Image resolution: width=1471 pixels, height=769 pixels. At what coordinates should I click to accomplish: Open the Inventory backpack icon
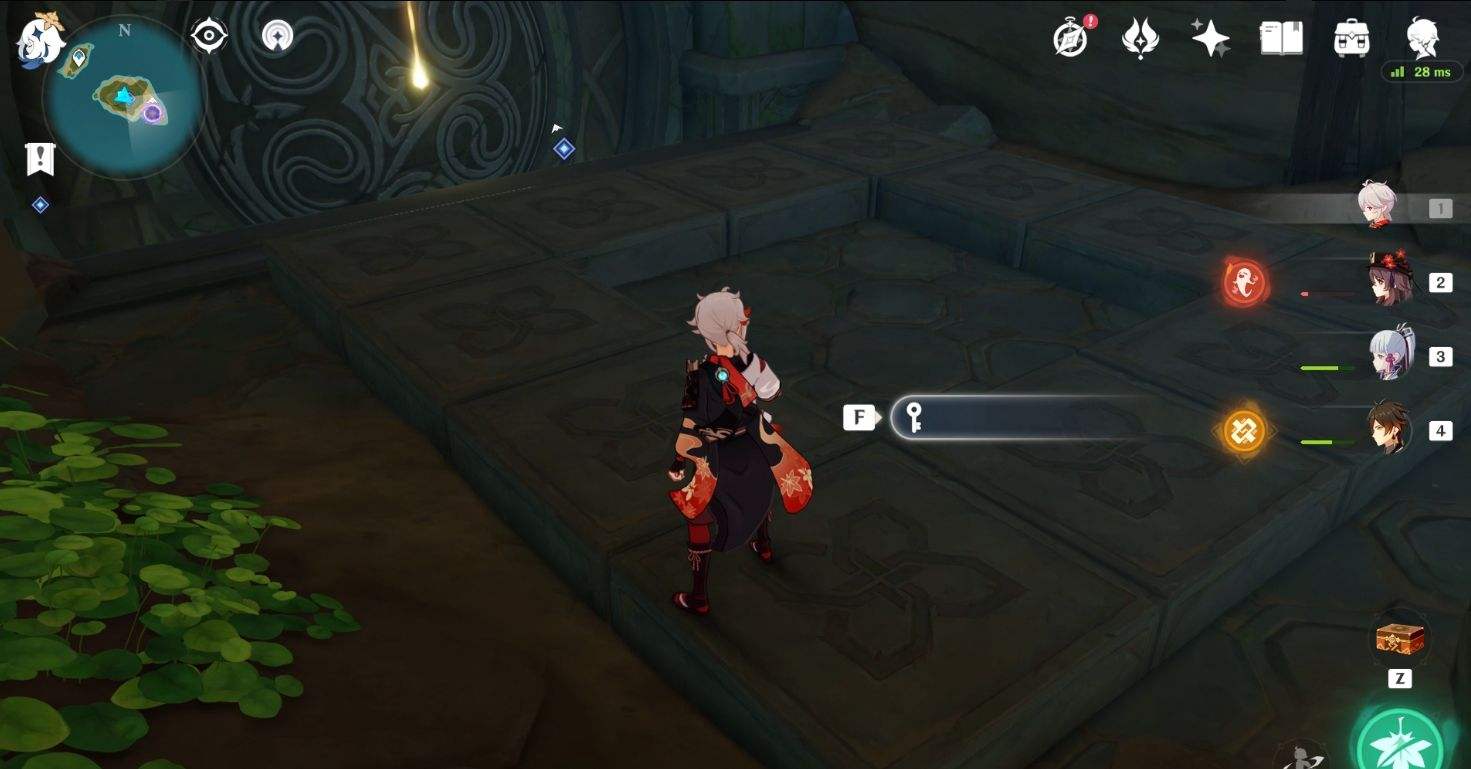[1352, 37]
